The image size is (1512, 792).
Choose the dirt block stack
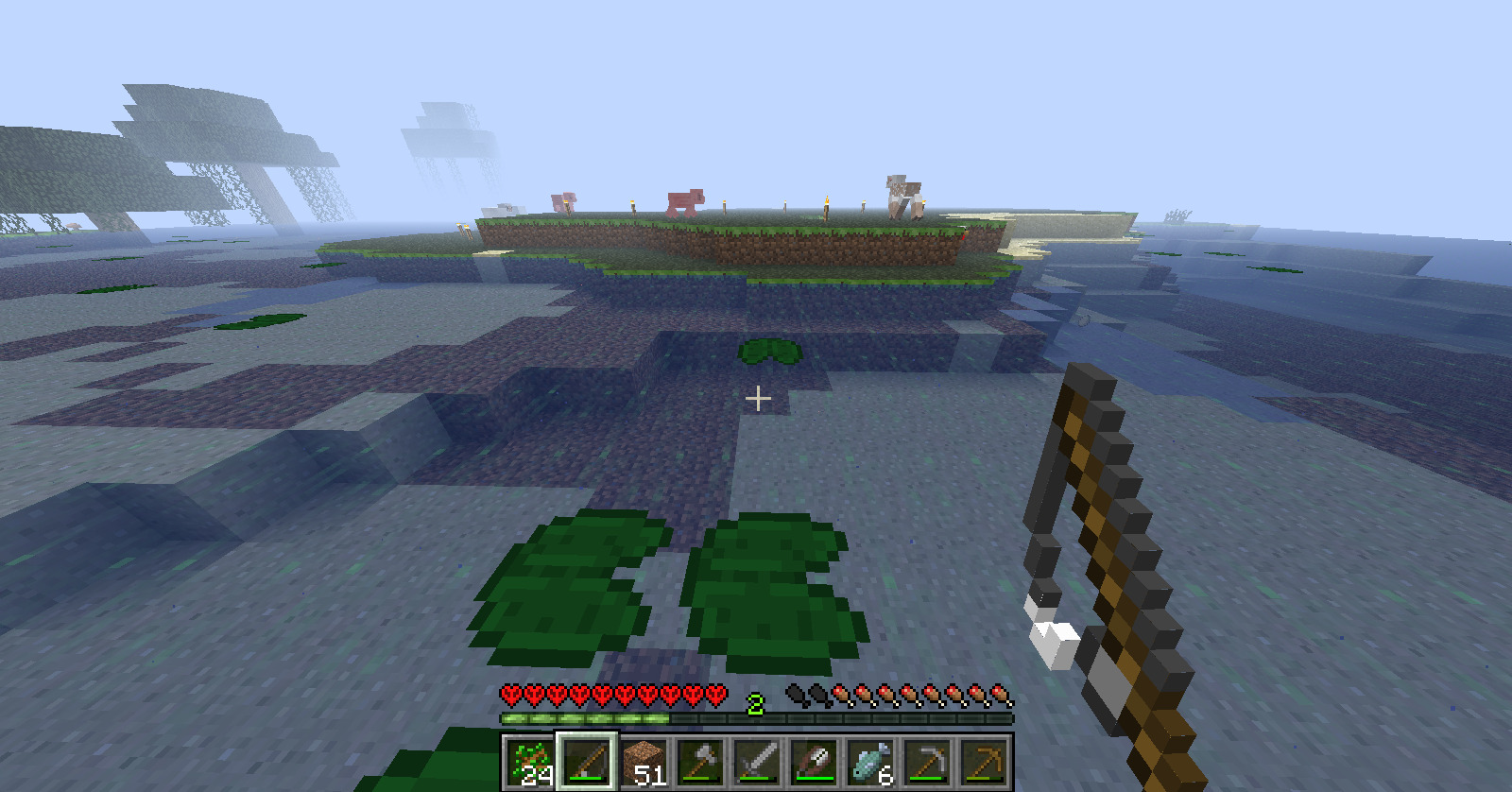click(x=644, y=762)
